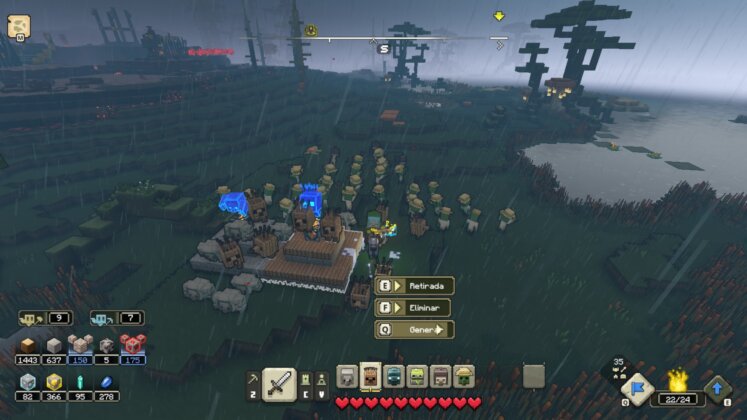Activate the blue arrow button
Image resolution: width=747 pixels, height=420 pixels.
(718, 388)
